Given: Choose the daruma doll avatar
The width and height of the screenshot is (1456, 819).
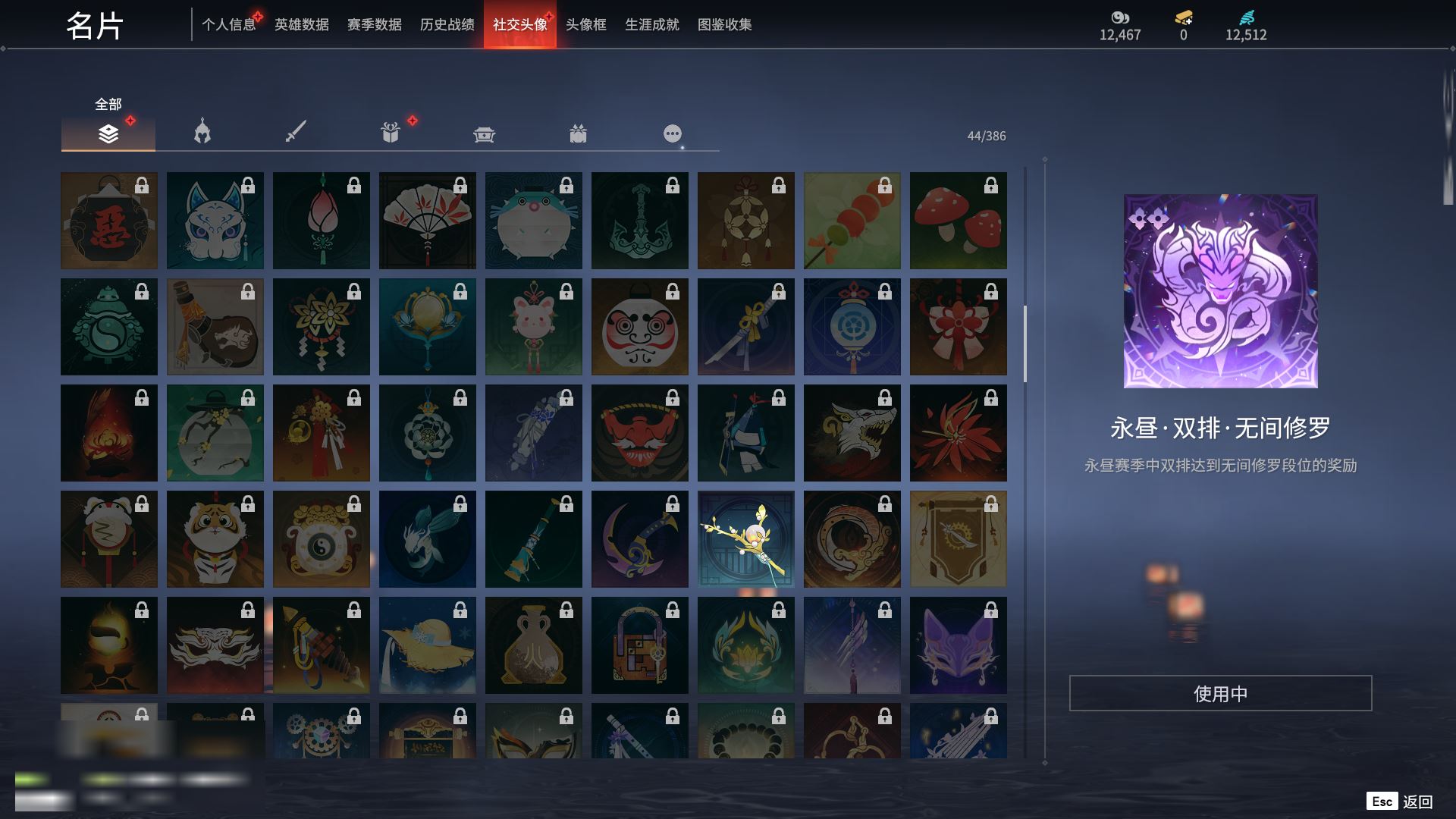Looking at the screenshot, I should click(639, 327).
